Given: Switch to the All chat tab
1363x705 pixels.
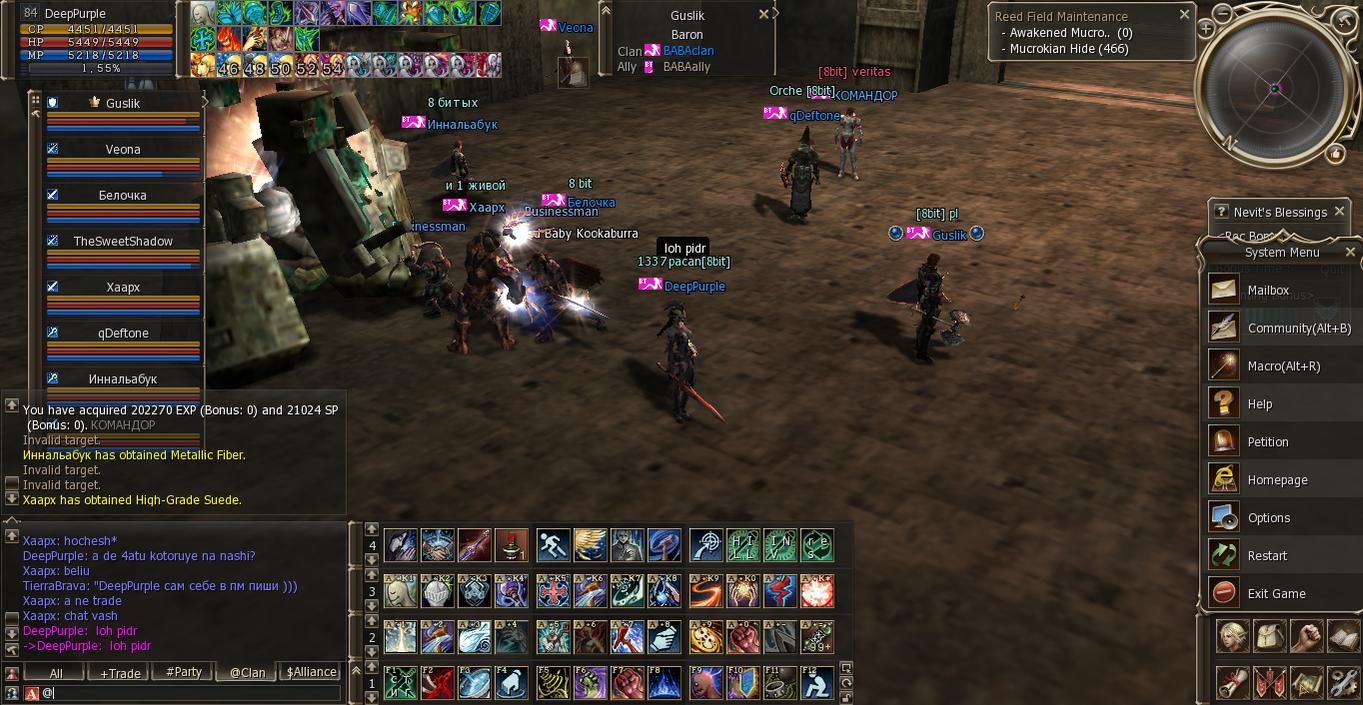Looking at the screenshot, I should click(x=56, y=673).
